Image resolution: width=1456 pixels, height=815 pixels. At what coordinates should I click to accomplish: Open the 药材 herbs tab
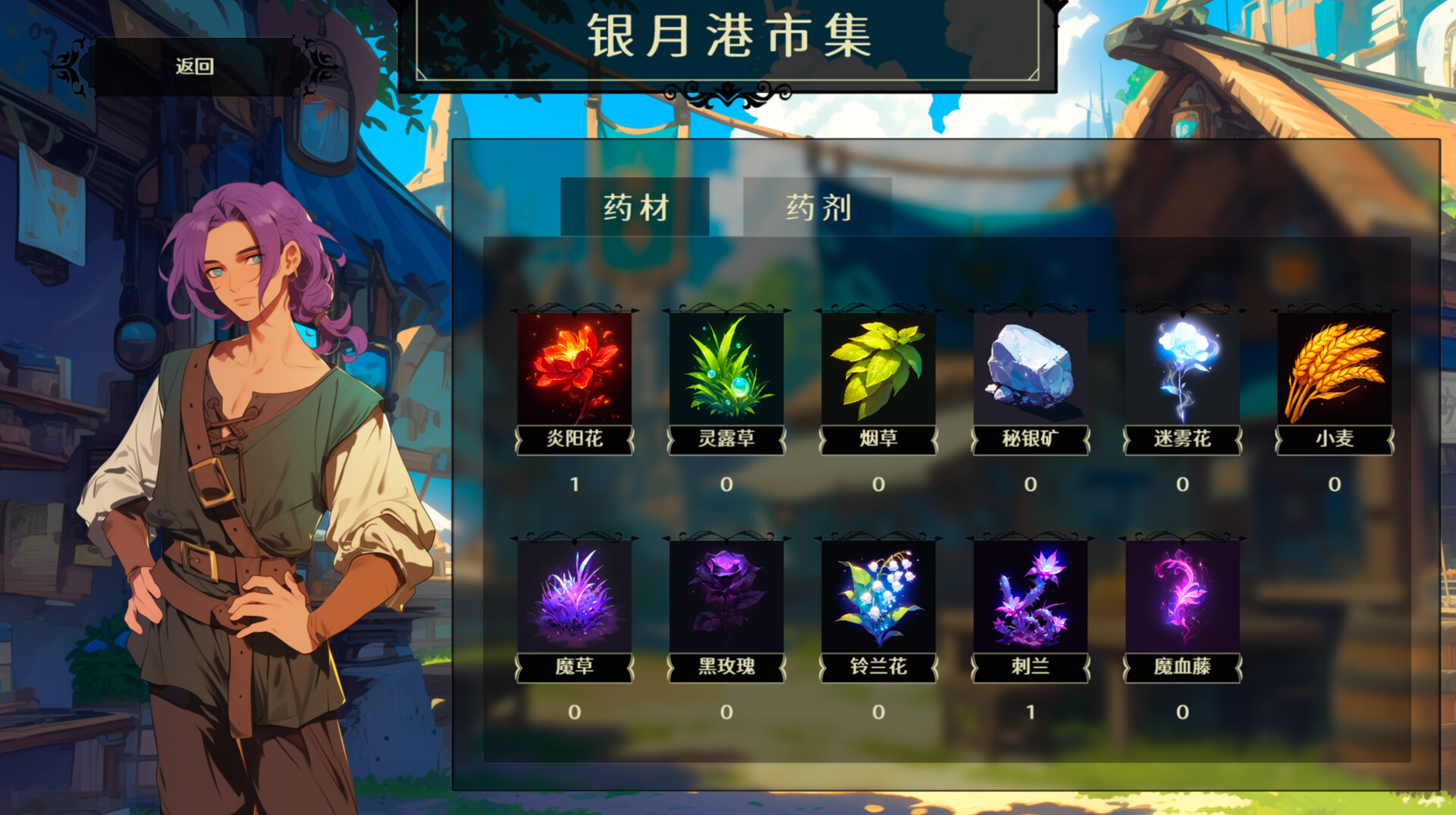[x=634, y=206]
